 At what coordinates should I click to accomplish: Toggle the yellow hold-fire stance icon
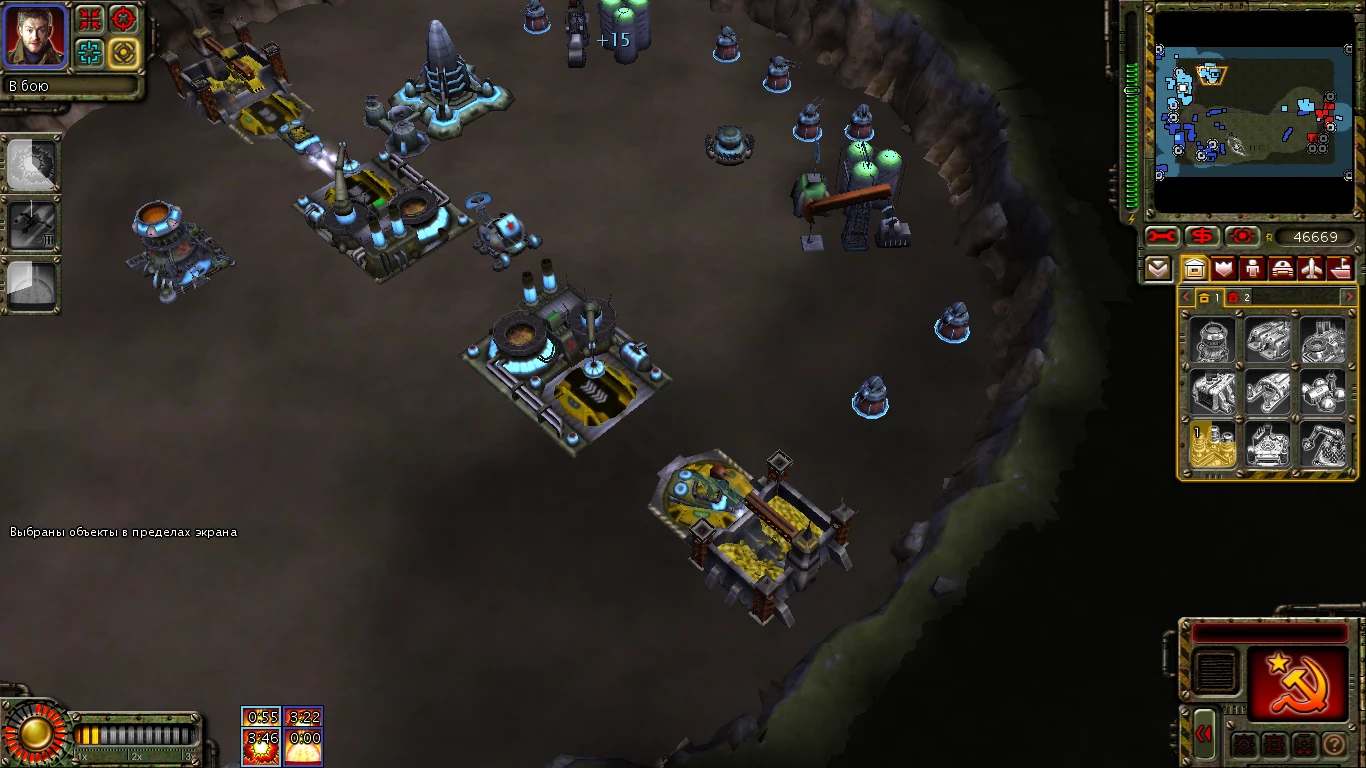coord(124,51)
